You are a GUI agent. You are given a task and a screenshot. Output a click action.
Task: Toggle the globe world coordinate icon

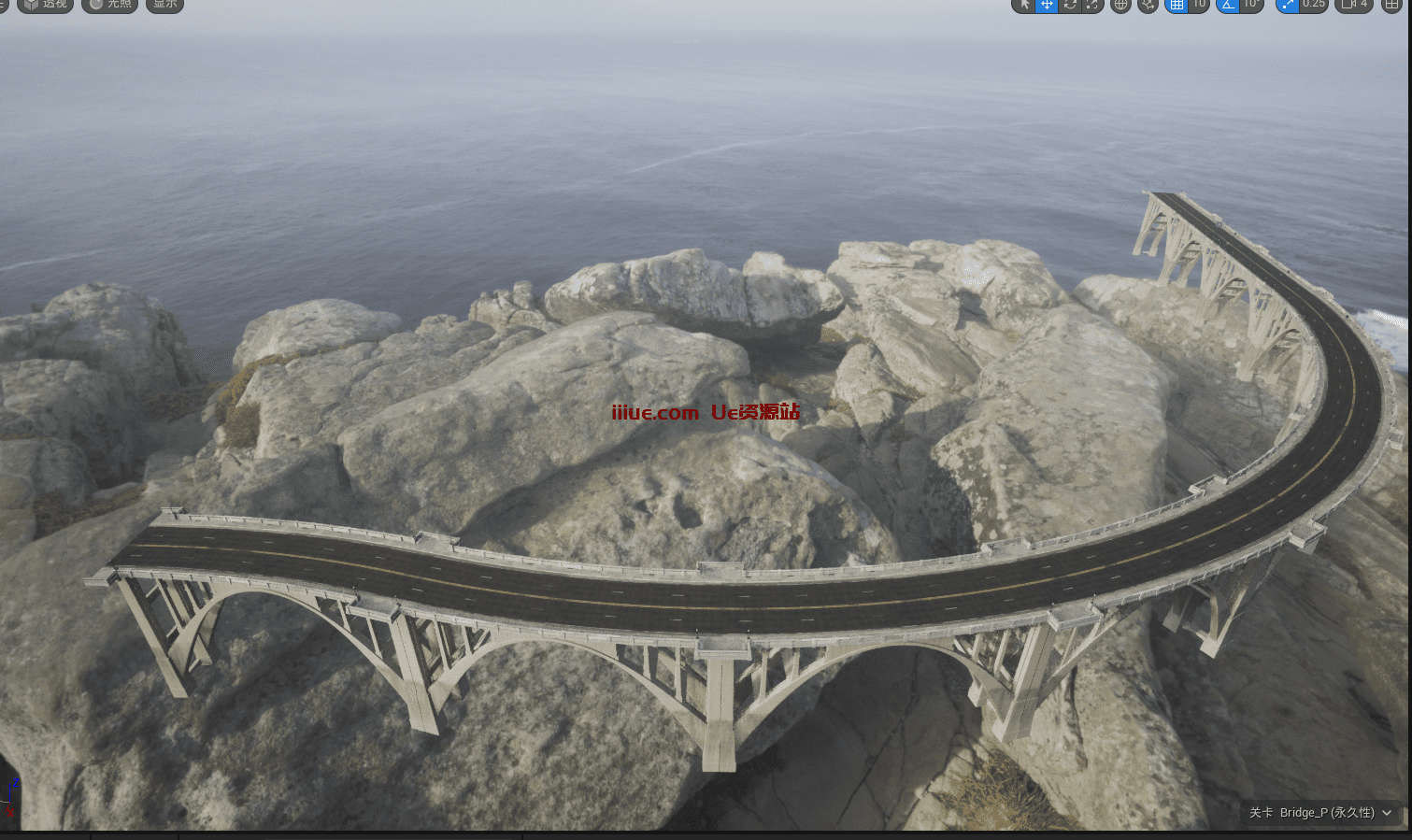[1121, 6]
